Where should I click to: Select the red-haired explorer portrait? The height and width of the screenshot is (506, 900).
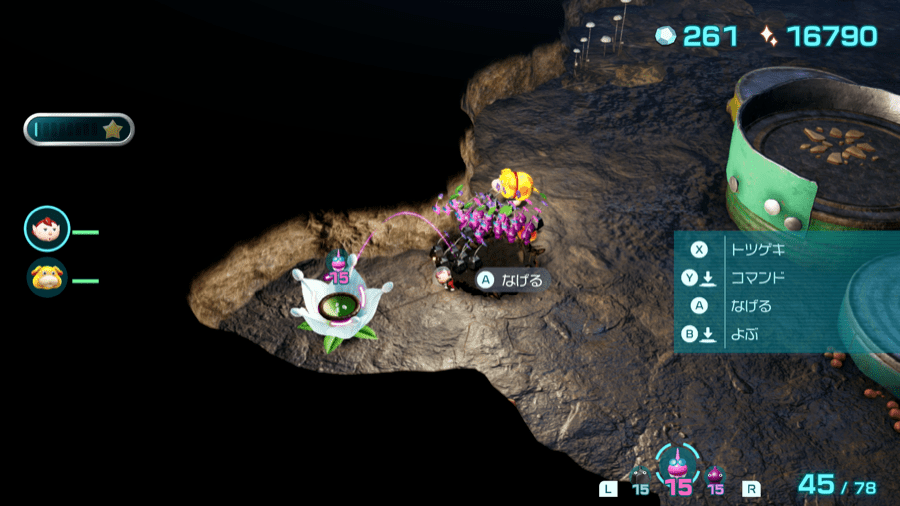(47, 230)
